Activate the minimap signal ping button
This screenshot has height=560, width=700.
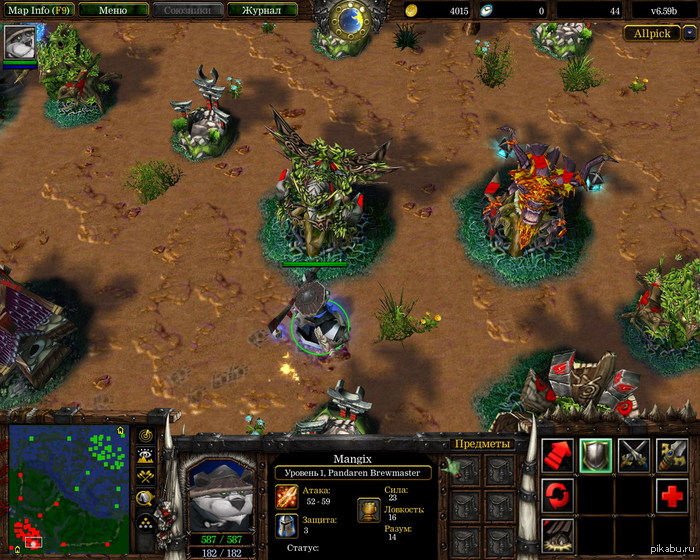[x=146, y=435]
